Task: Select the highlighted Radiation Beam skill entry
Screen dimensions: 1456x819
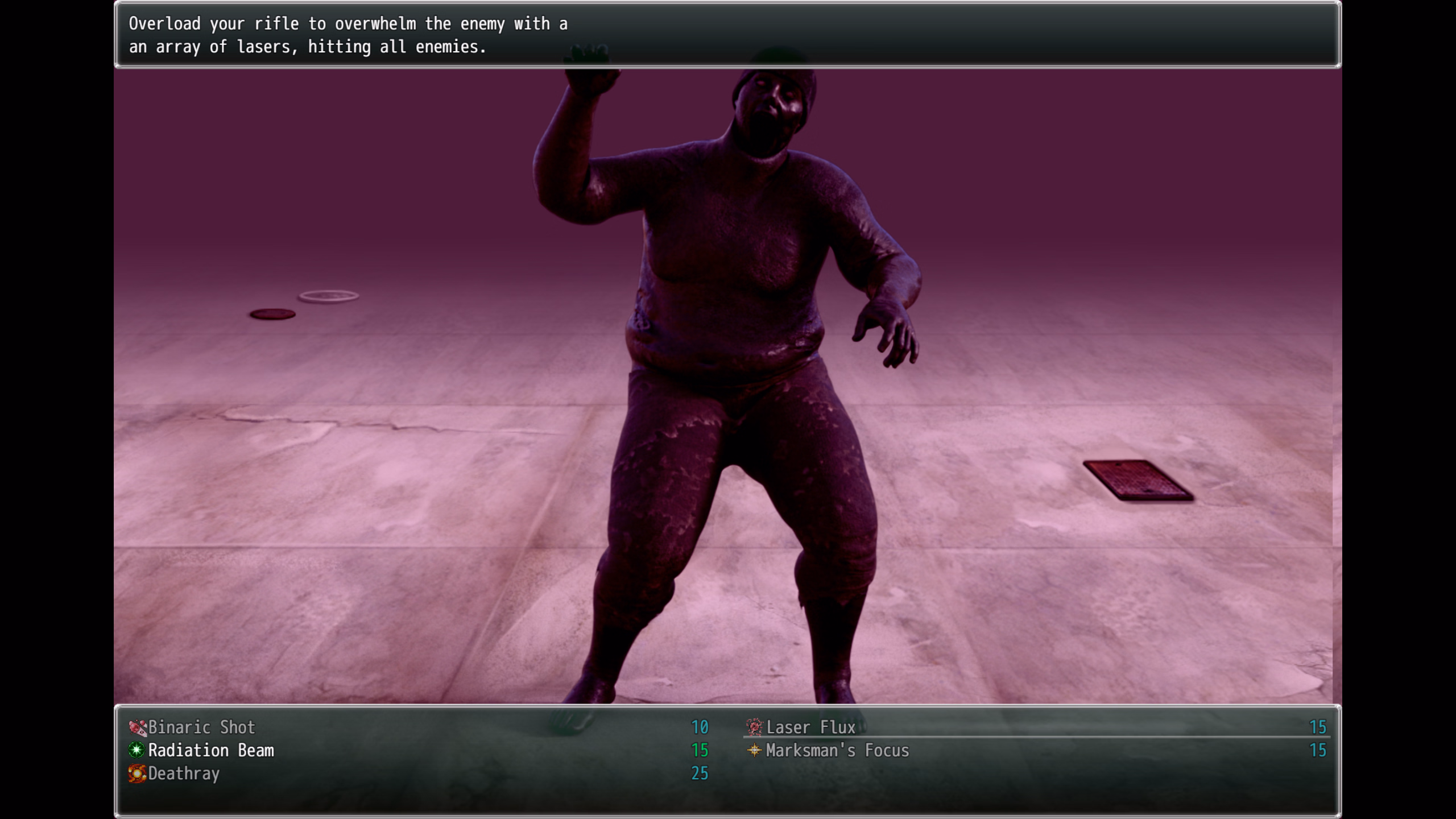Action: tap(210, 750)
